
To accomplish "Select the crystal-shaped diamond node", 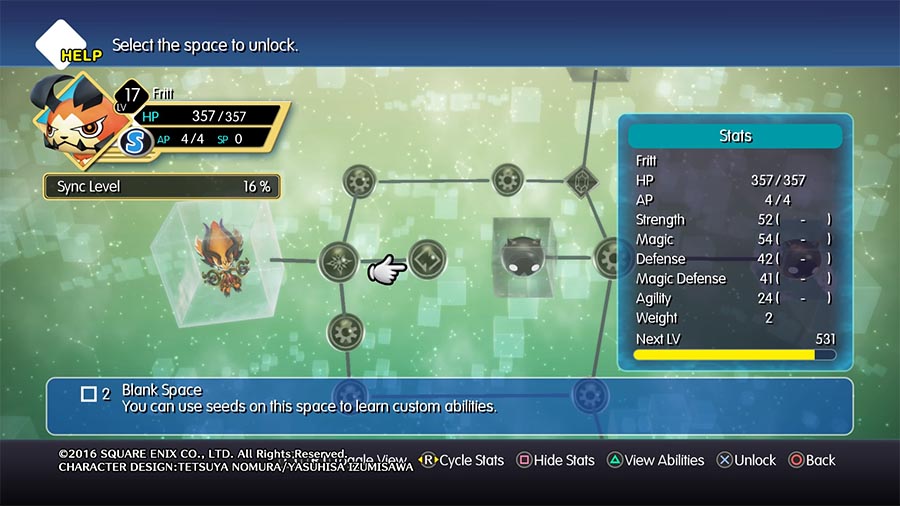I will click(580, 181).
